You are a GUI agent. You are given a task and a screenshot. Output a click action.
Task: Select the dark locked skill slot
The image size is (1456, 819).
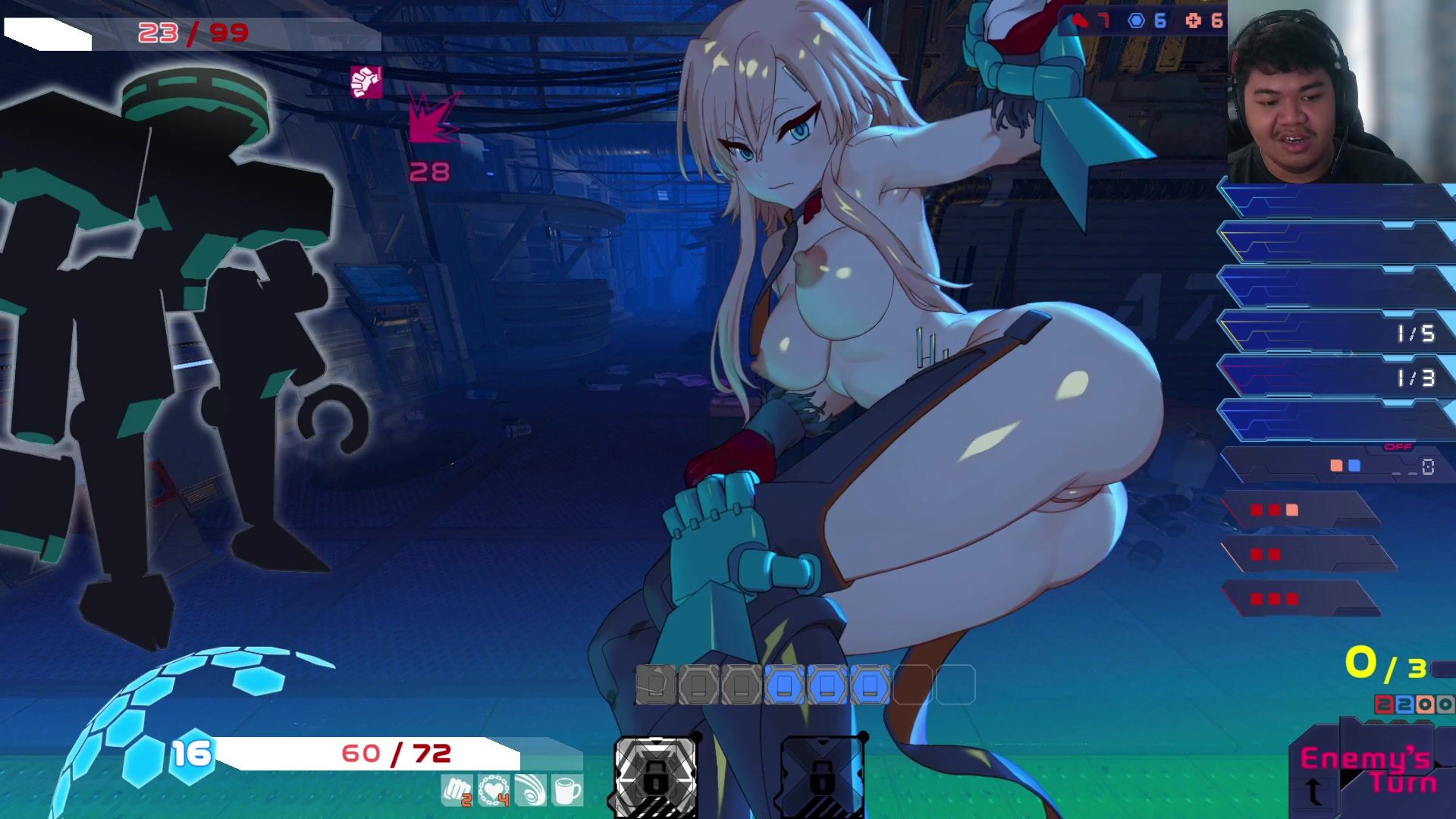coord(822,773)
